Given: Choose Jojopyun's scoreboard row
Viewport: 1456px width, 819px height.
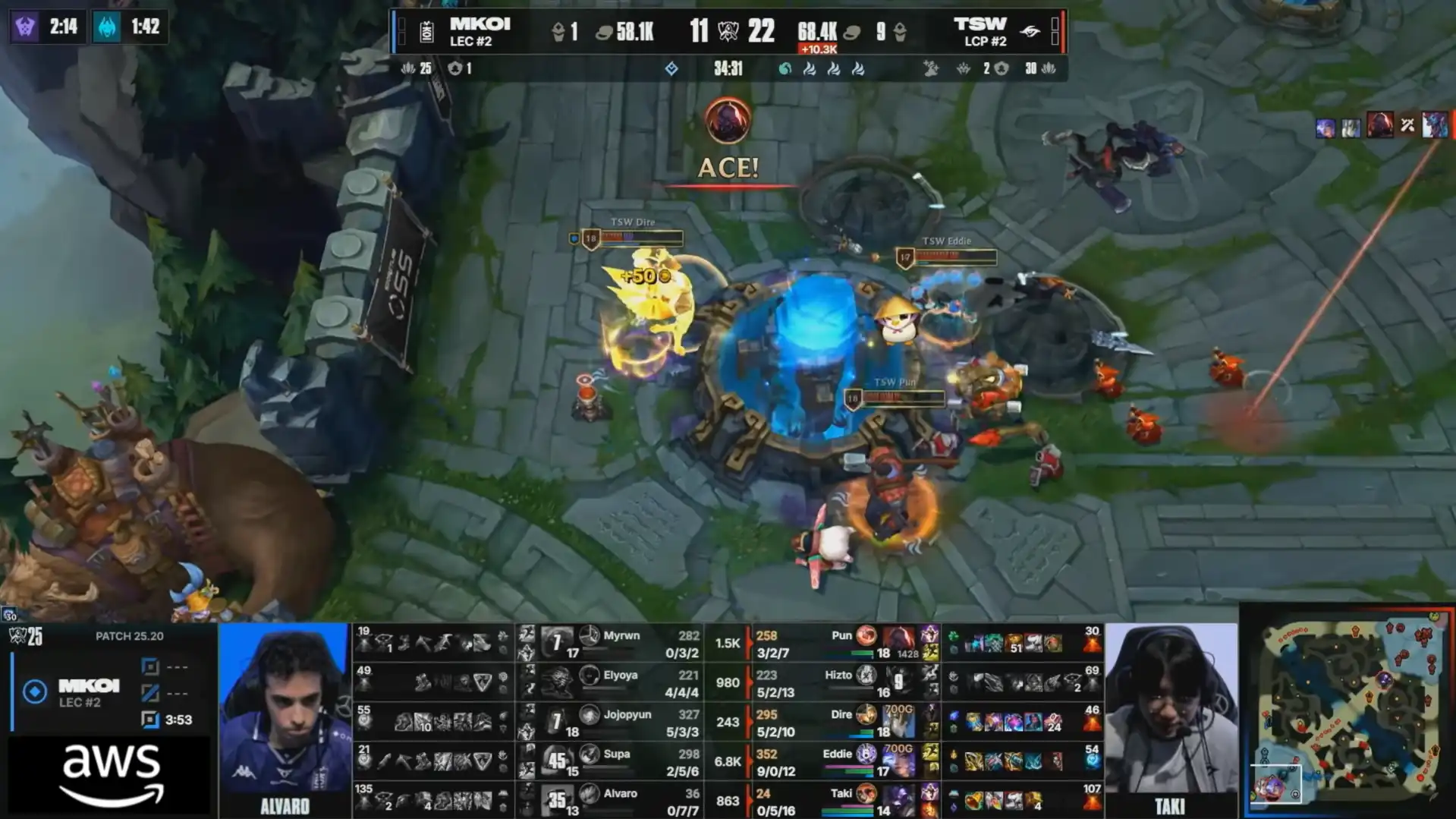Looking at the screenshot, I should point(621,722).
